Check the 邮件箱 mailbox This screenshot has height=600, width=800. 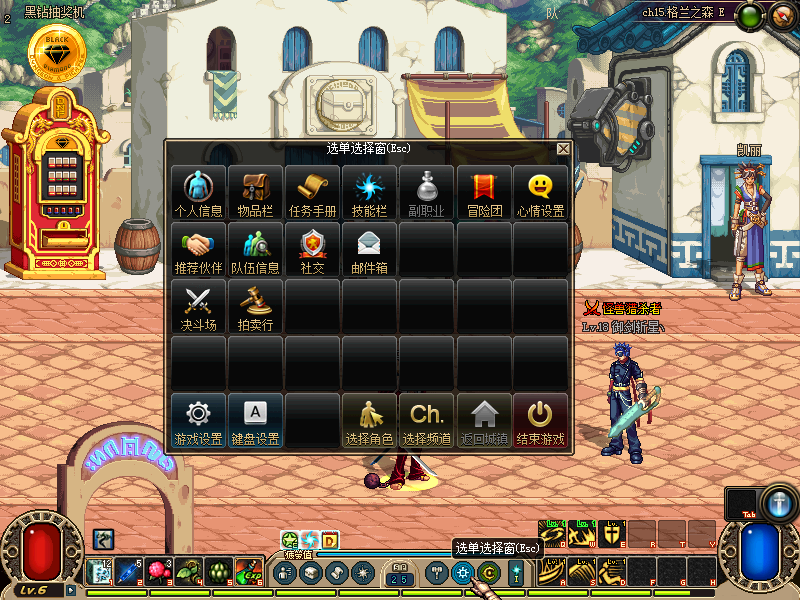[x=369, y=250]
